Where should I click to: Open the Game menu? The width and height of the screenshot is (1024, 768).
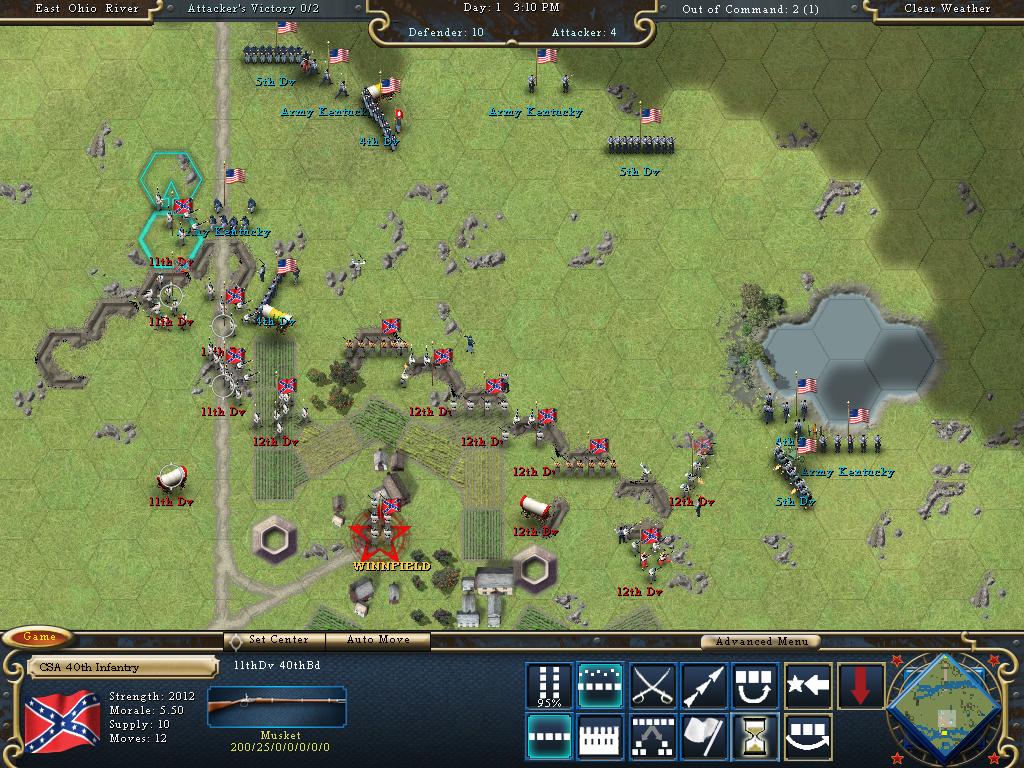click(x=40, y=637)
